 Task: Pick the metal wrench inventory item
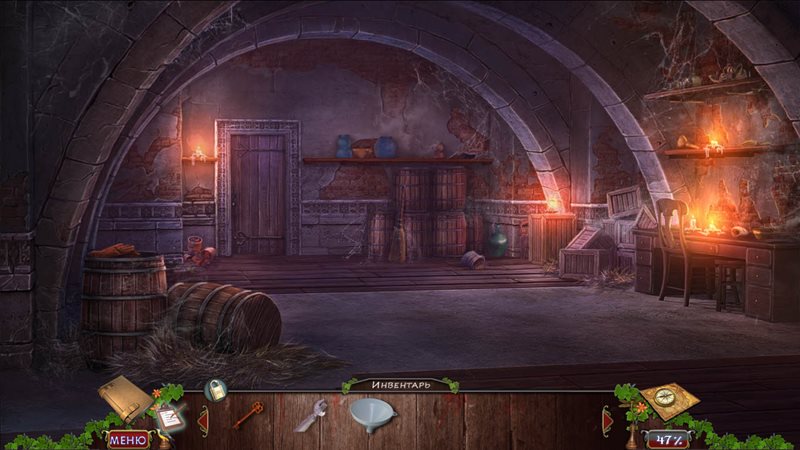[311, 414]
